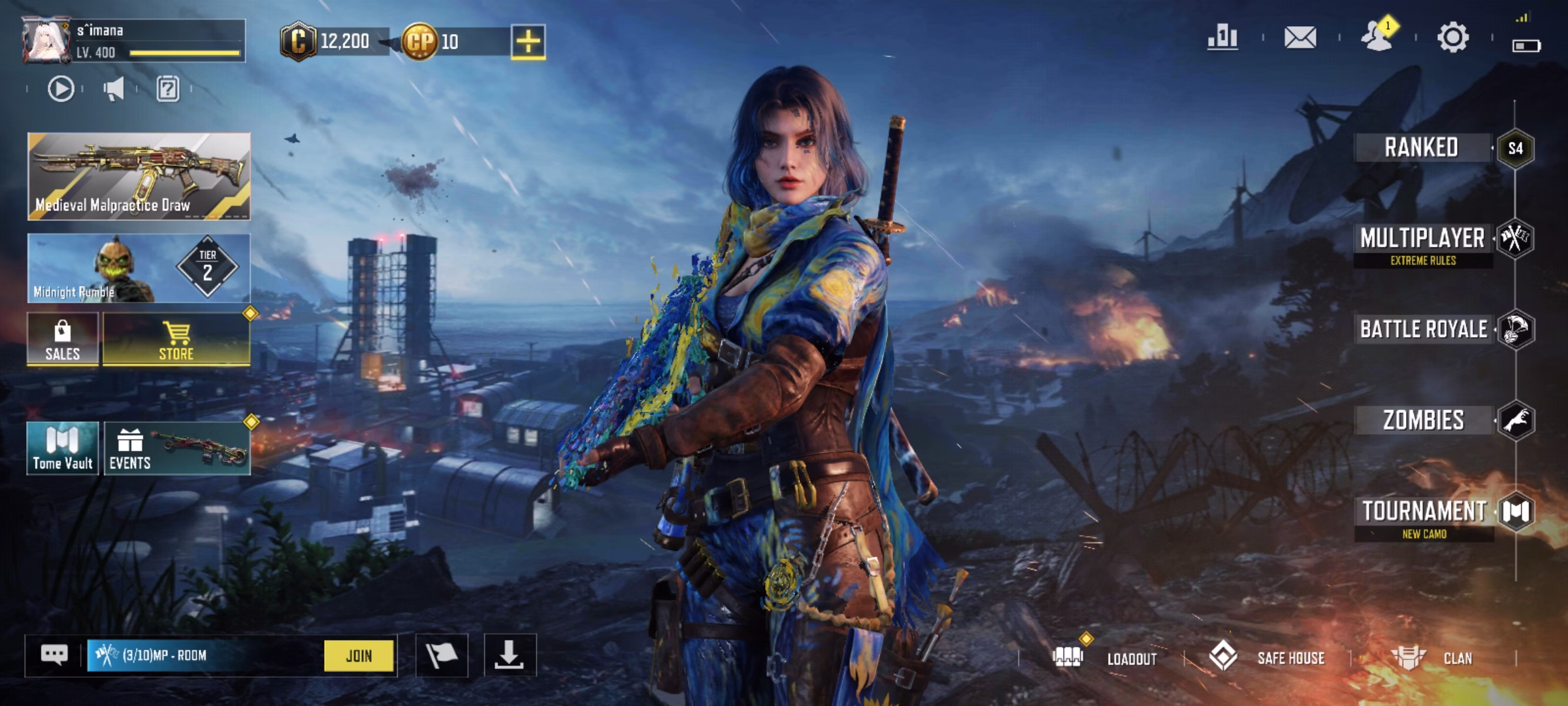
Task: Check the mail envelope icon
Action: pos(1300,37)
